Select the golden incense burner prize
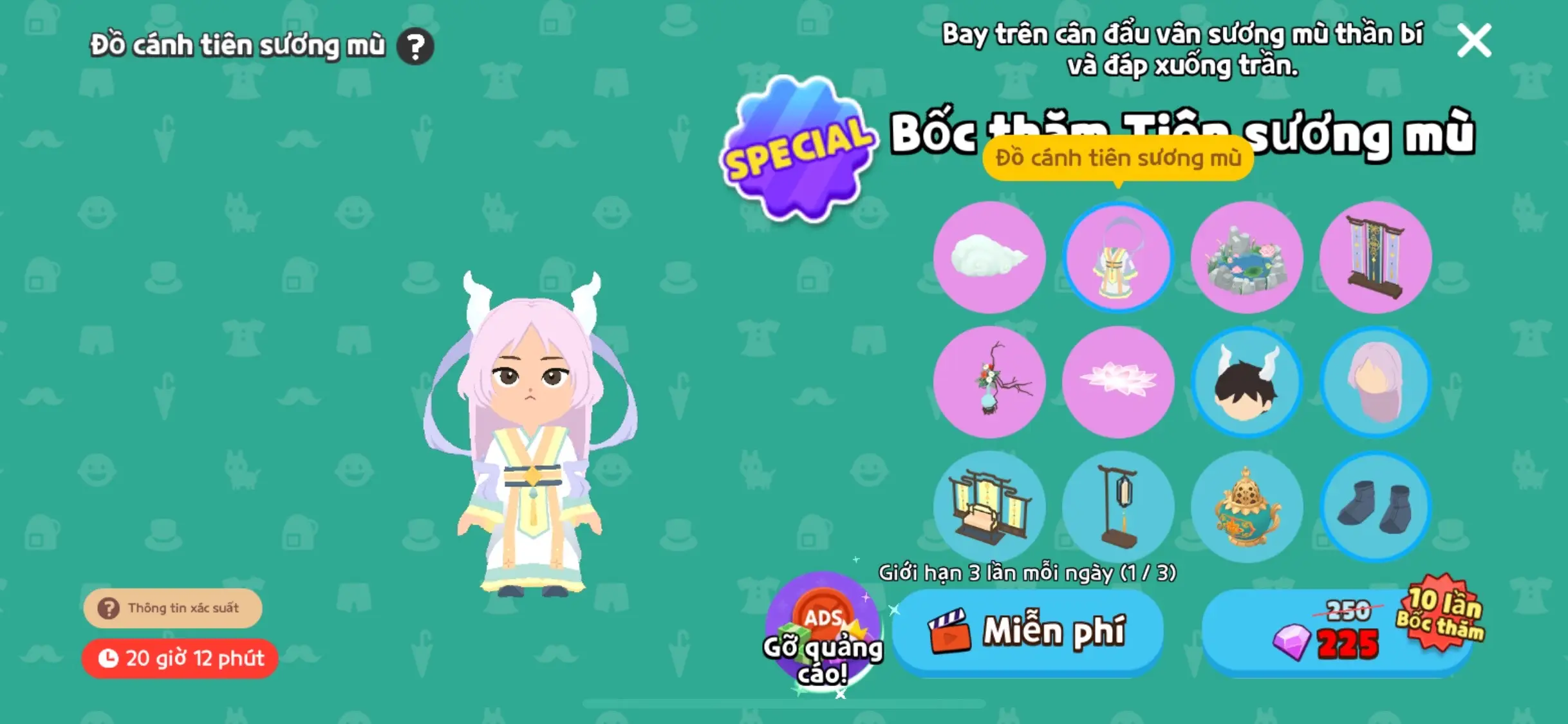The width and height of the screenshot is (1568, 724). click(1247, 508)
